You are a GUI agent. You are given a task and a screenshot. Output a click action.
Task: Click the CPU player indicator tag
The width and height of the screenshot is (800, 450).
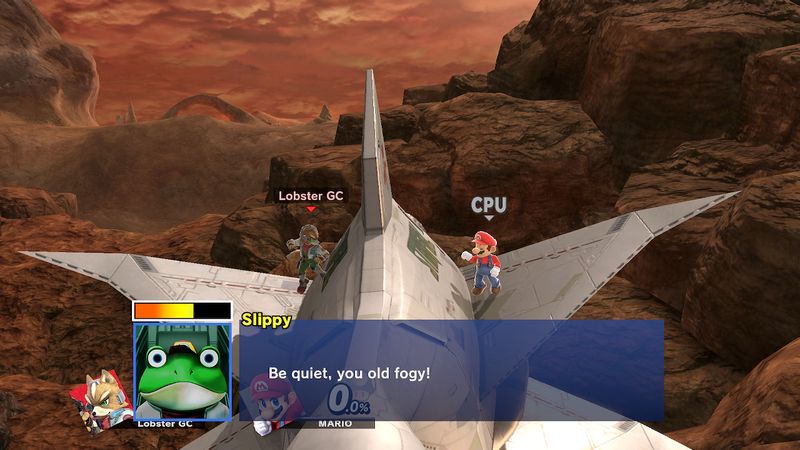(489, 206)
